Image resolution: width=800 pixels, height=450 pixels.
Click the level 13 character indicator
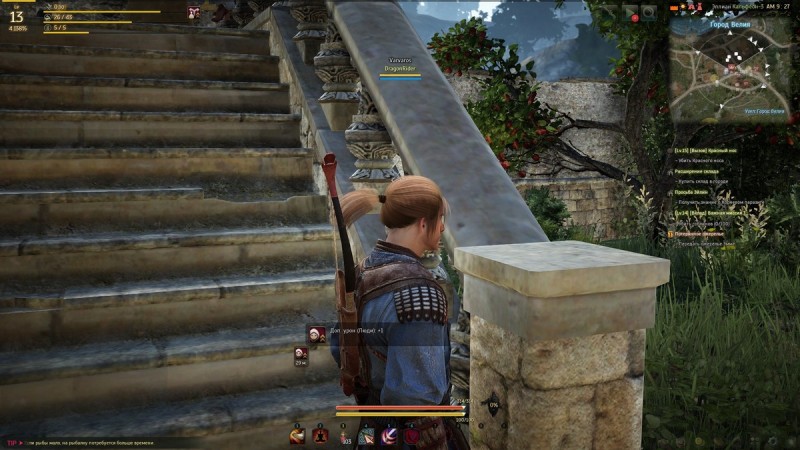(18, 16)
